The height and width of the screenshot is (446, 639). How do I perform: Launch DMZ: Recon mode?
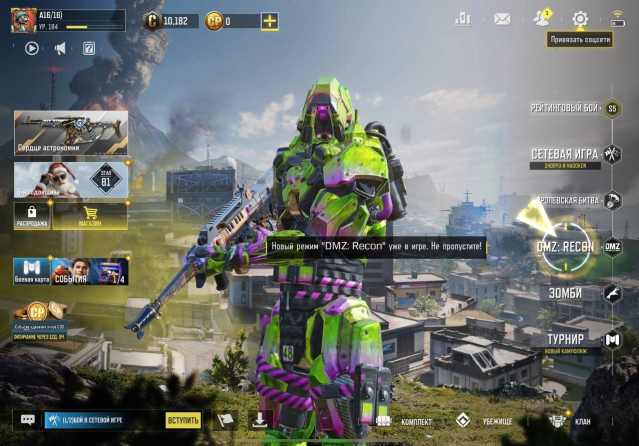point(567,247)
